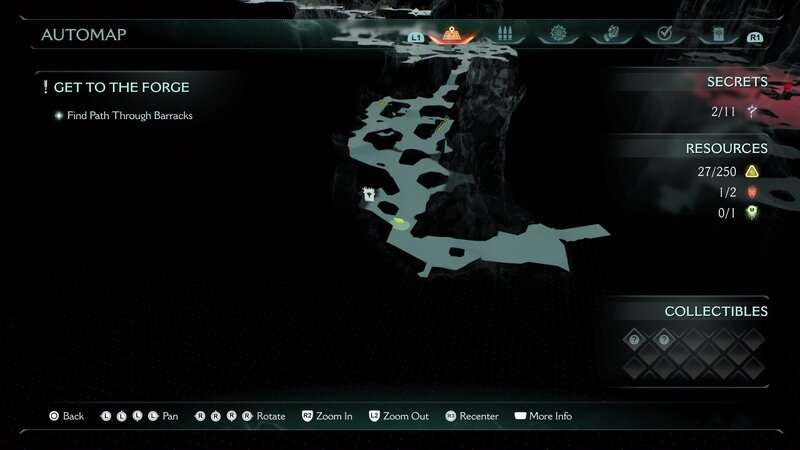Open the Secrets panel
Viewport: 800px width, 450px height.
[737, 82]
